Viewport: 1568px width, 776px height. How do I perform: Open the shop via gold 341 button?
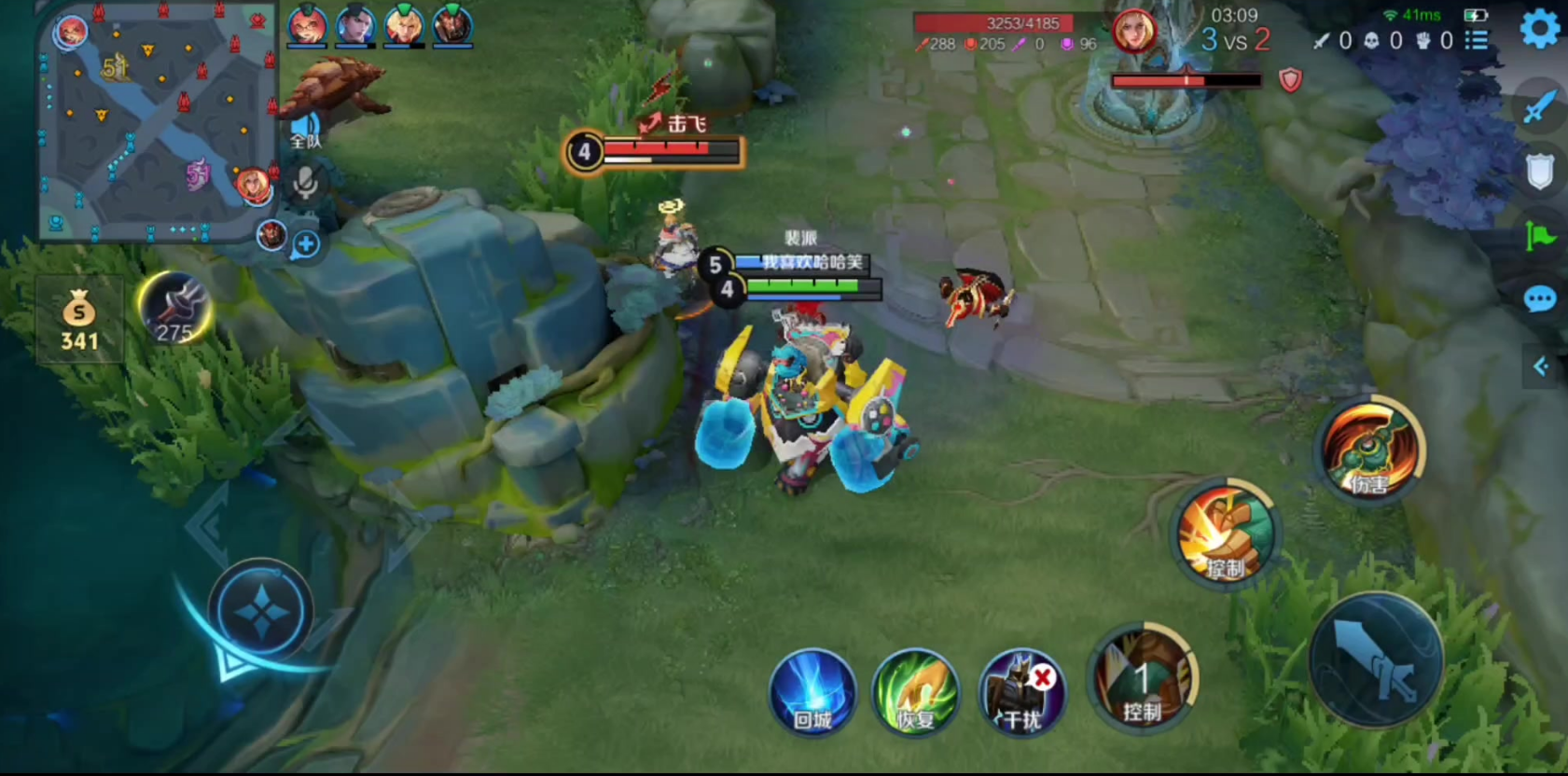point(79,319)
